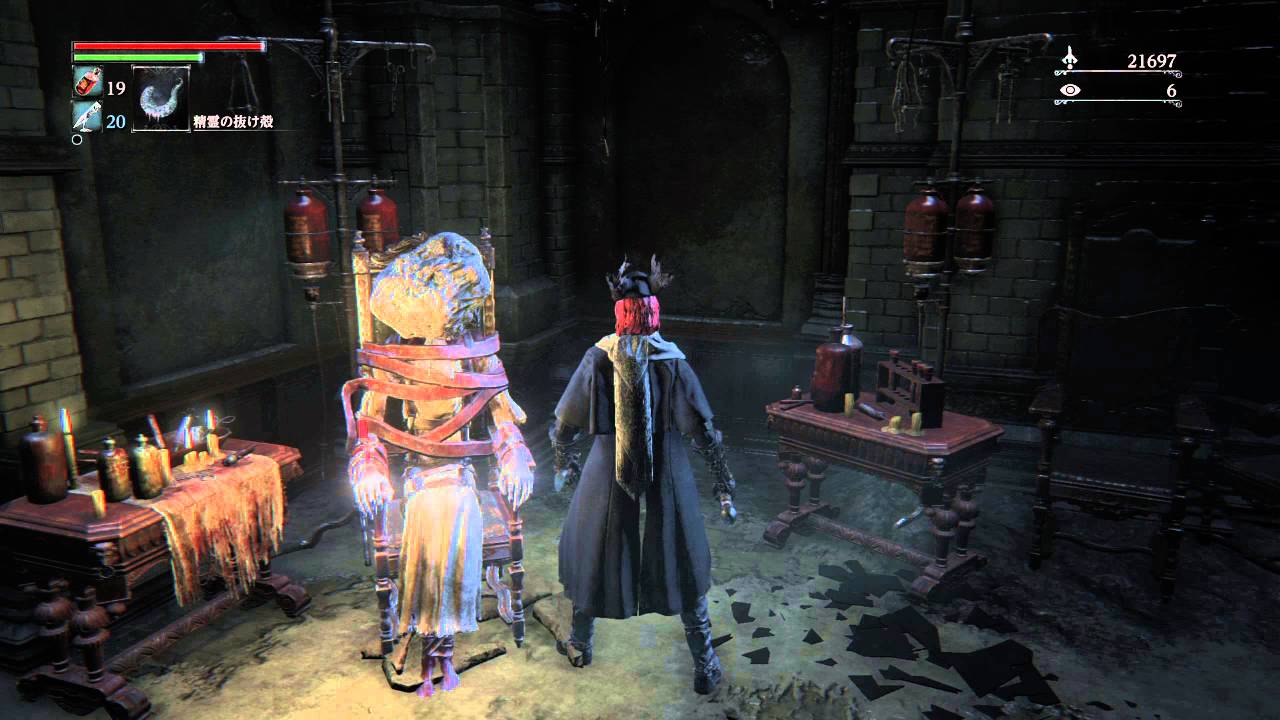Screen dimensions: 1280x720
Task: Select the quicksilver bullet icon
Action: click(x=87, y=119)
